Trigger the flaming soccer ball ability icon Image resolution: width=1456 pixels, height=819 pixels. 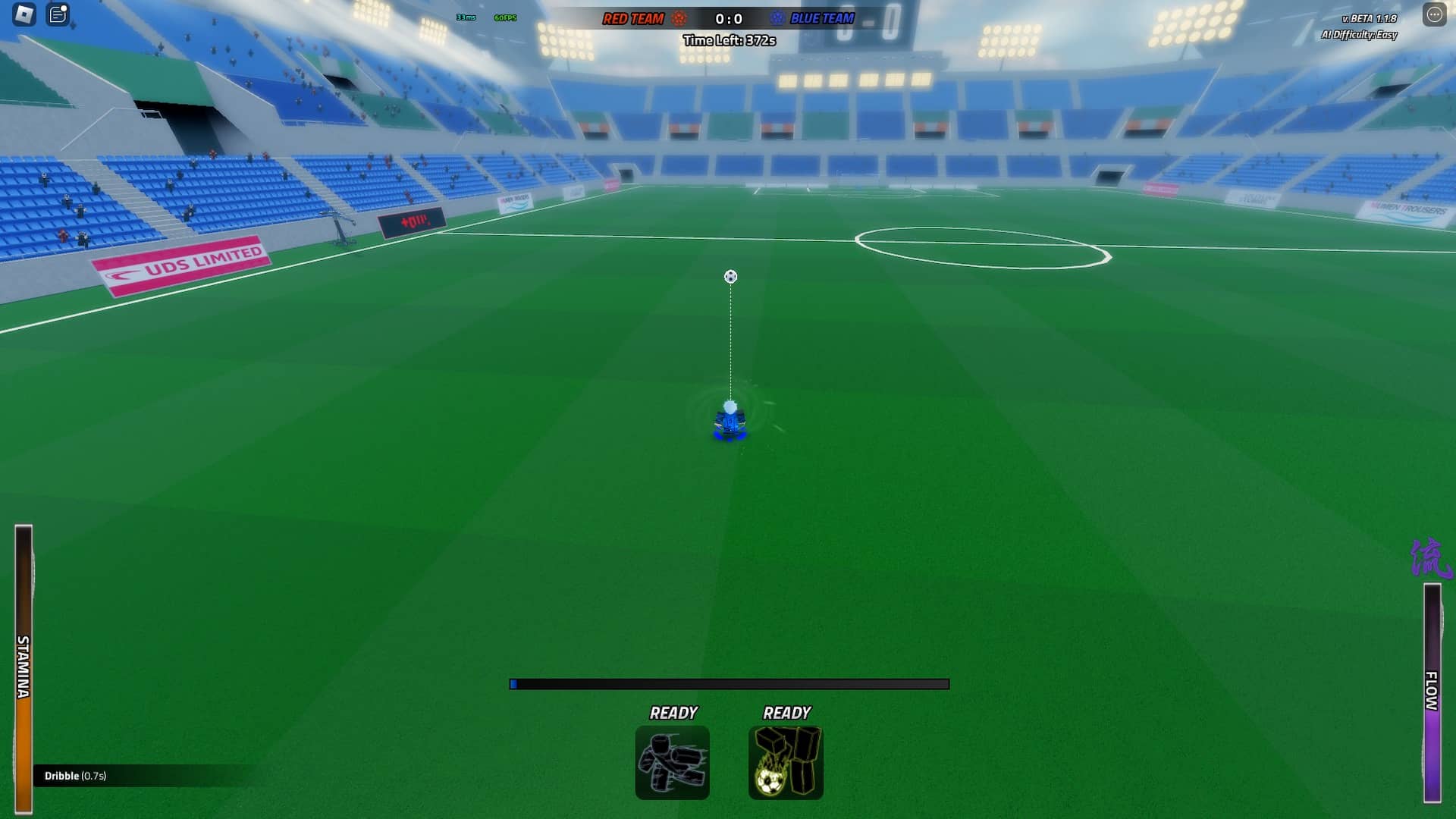pyautogui.click(x=786, y=762)
